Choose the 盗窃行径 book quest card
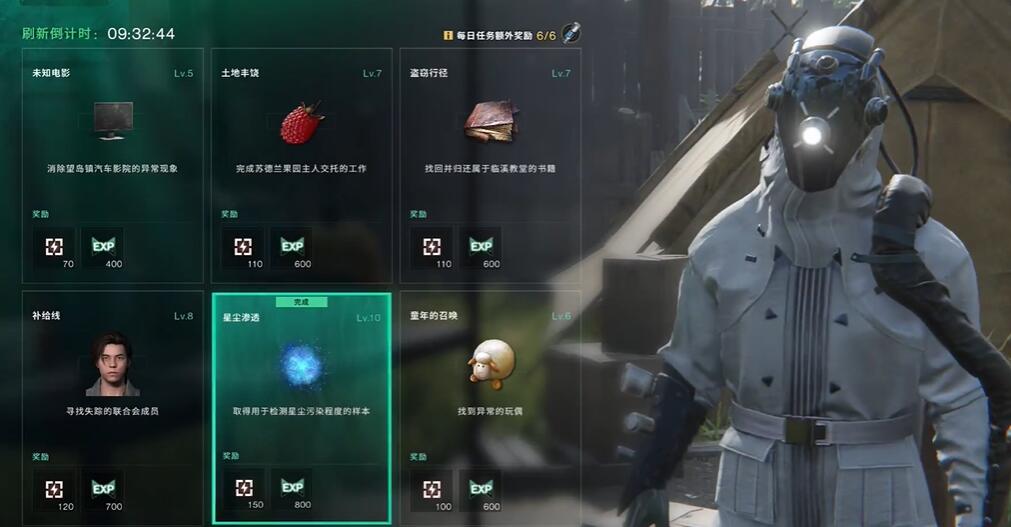The height and width of the screenshot is (527, 1011). tap(490, 165)
